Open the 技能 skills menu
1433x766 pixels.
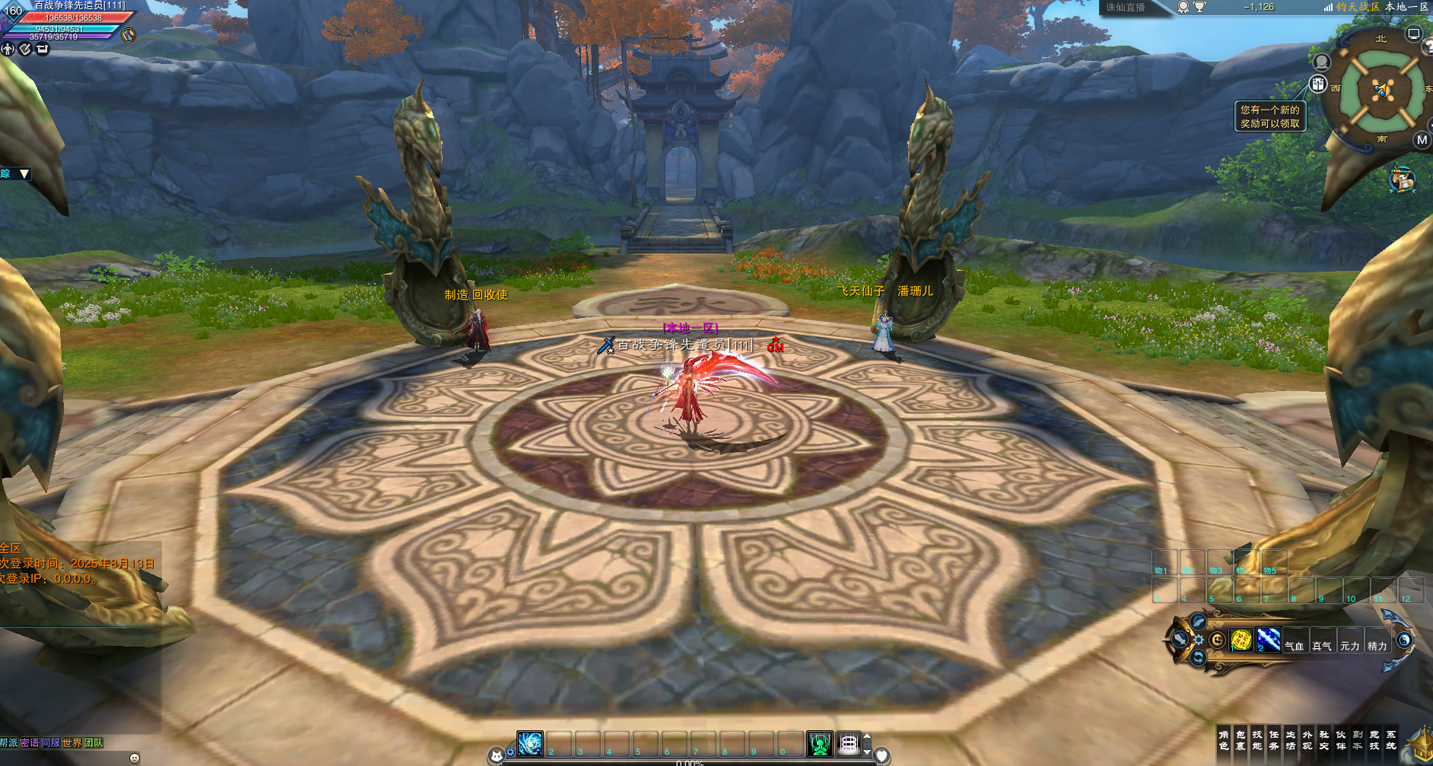click(x=1257, y=740)
